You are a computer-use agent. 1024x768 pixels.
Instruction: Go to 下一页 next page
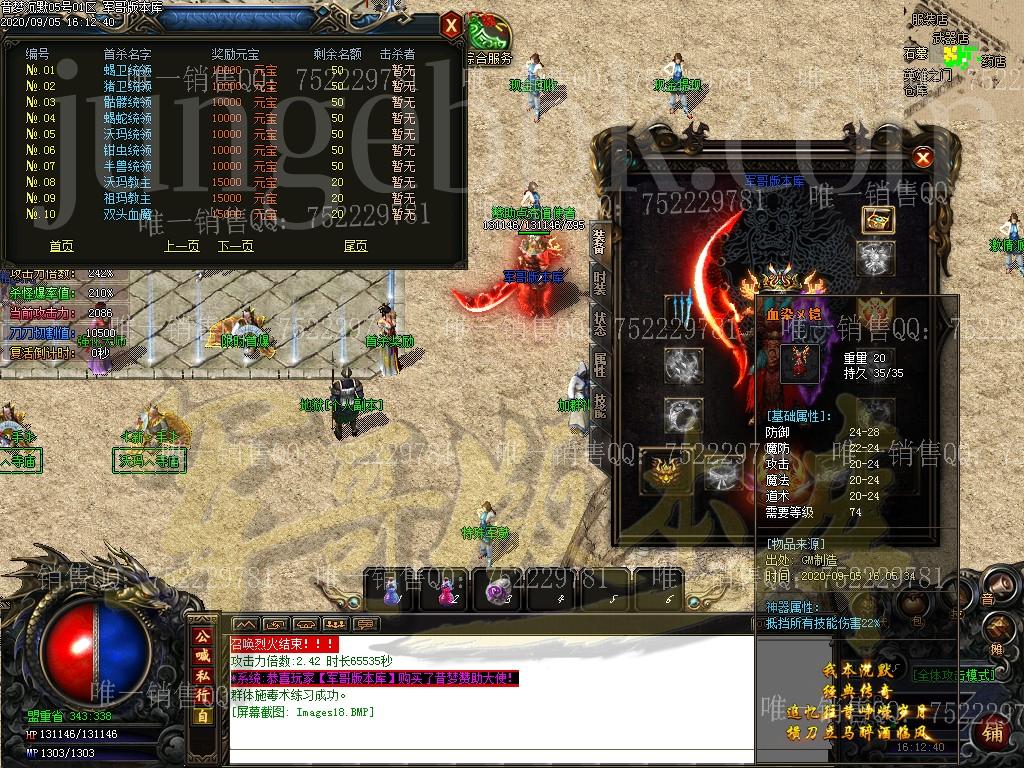point(235,246)
